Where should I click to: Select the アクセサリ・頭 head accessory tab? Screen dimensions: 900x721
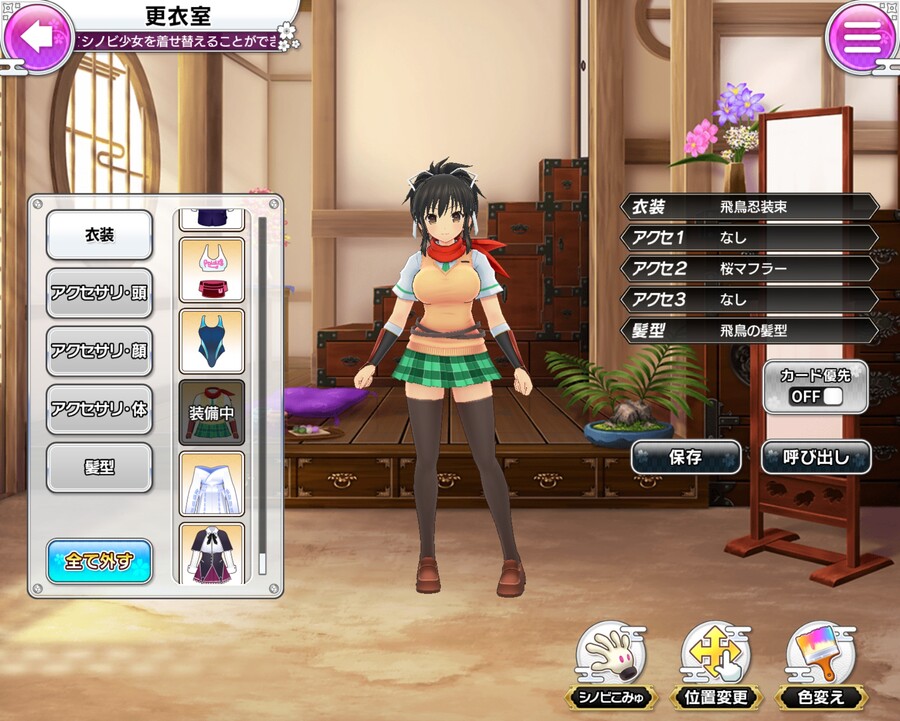[100, 293]
